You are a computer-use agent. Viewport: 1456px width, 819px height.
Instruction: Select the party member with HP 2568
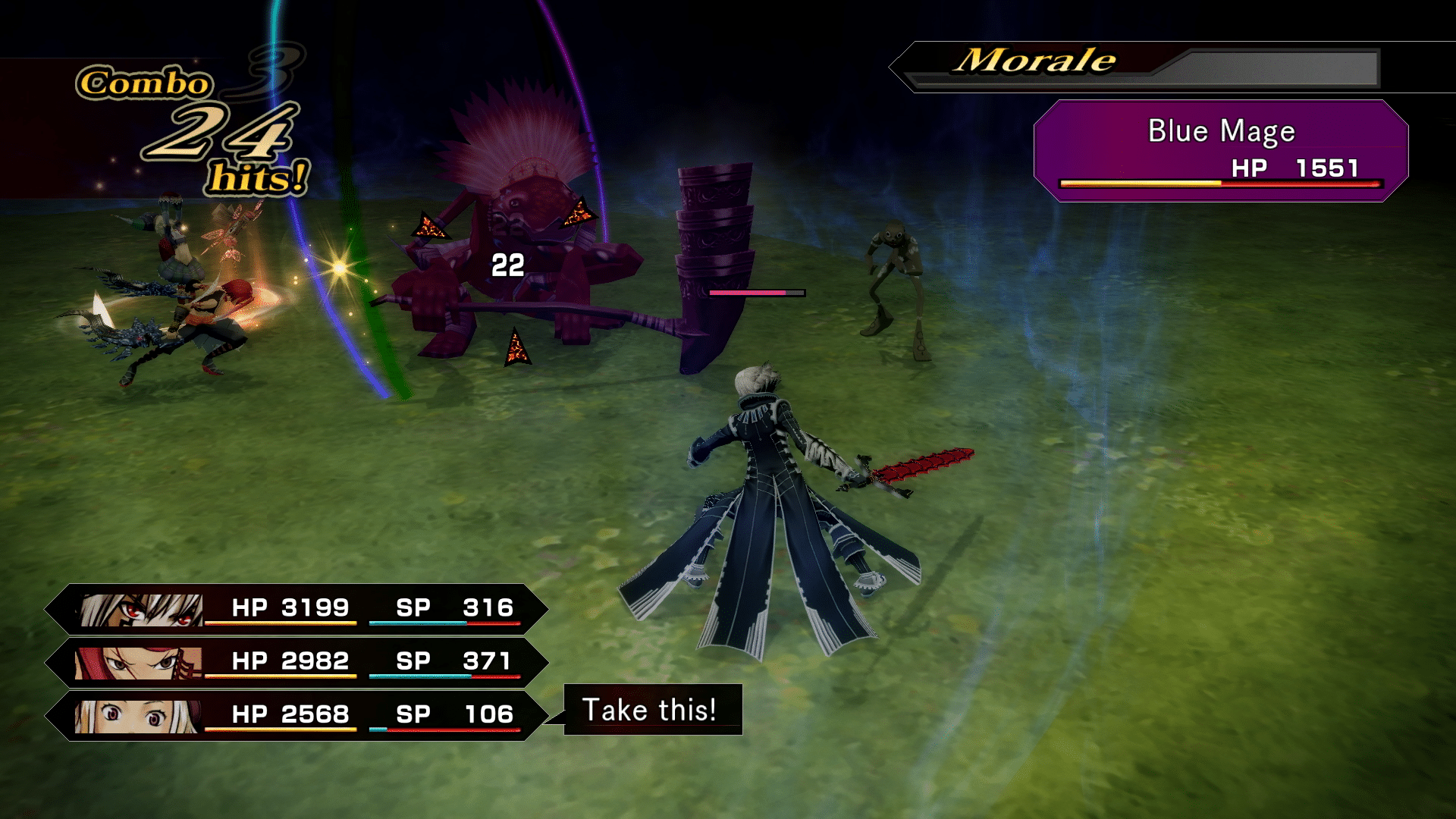(296, 715)
